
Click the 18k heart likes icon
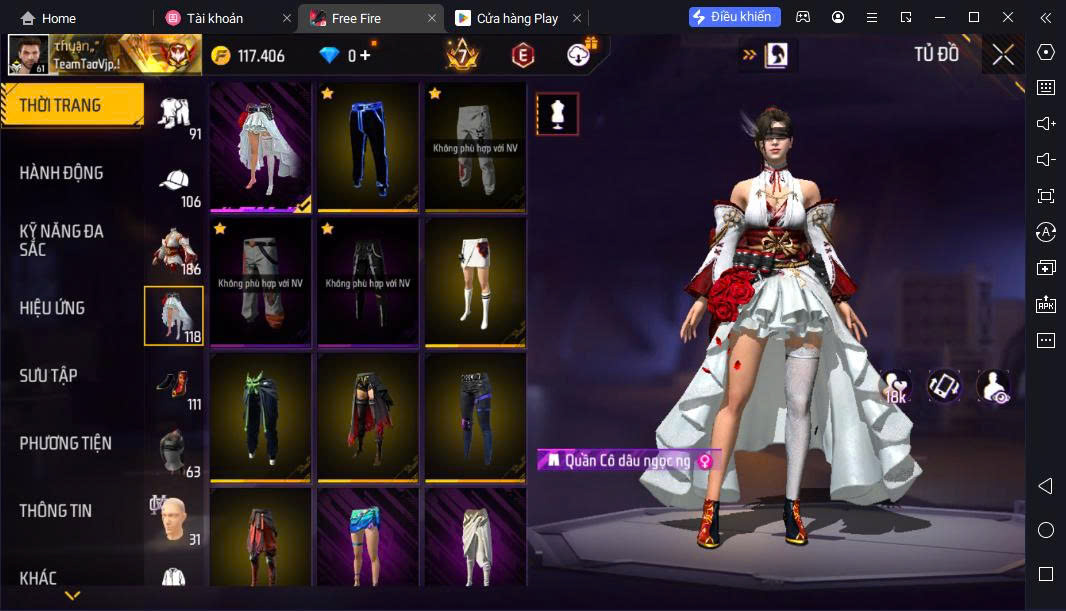click(895, 386)
